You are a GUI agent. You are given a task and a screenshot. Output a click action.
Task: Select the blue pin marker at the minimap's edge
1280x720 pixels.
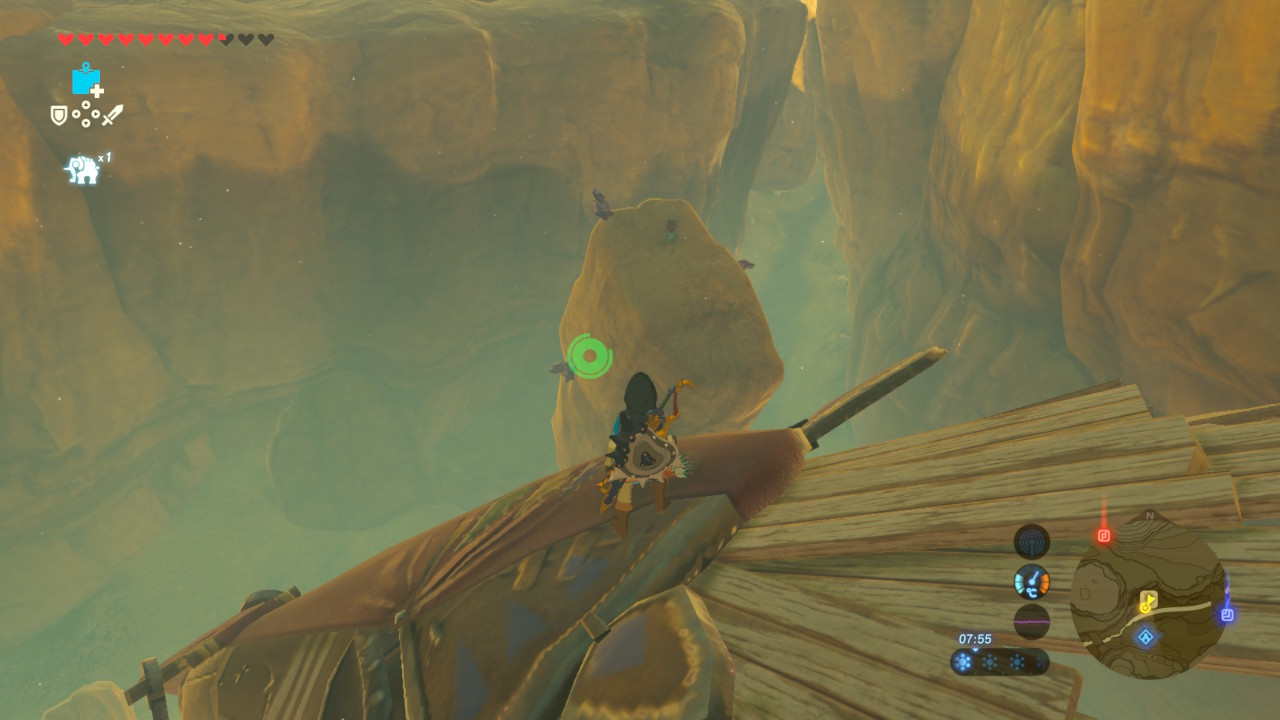(1227, 614)
